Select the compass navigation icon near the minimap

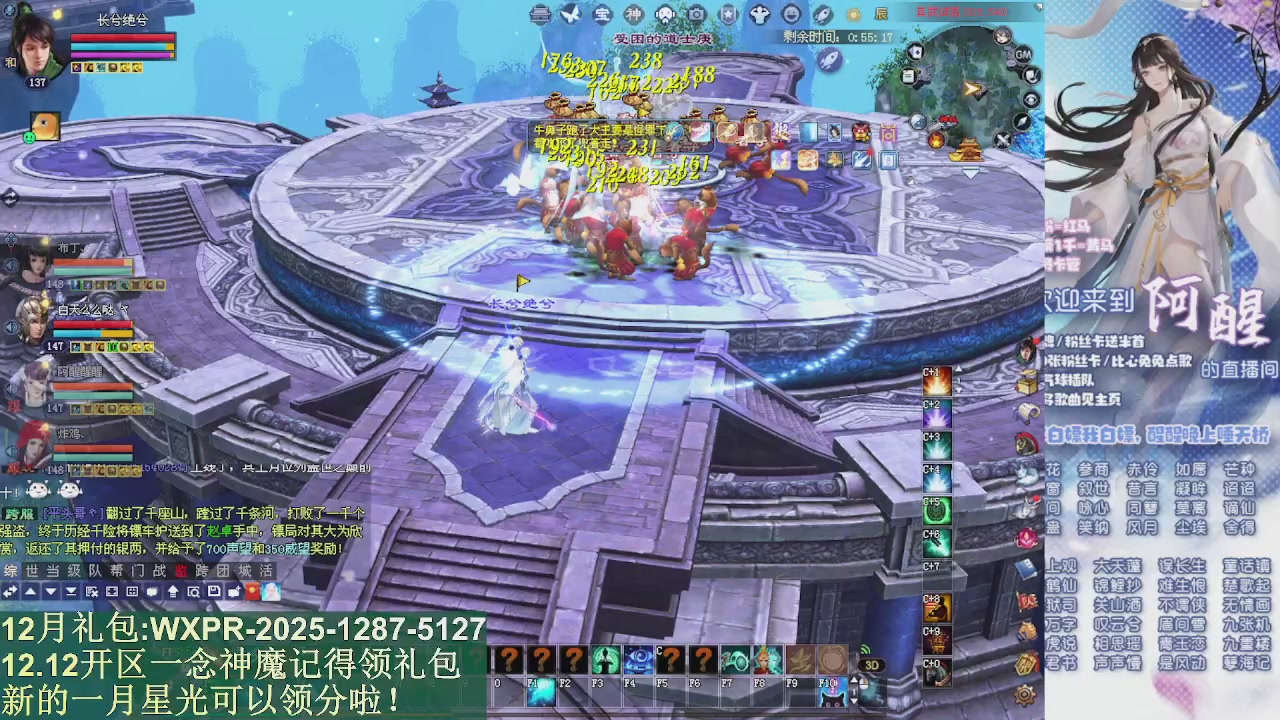pyautogui.click(x=1021, y=123)
